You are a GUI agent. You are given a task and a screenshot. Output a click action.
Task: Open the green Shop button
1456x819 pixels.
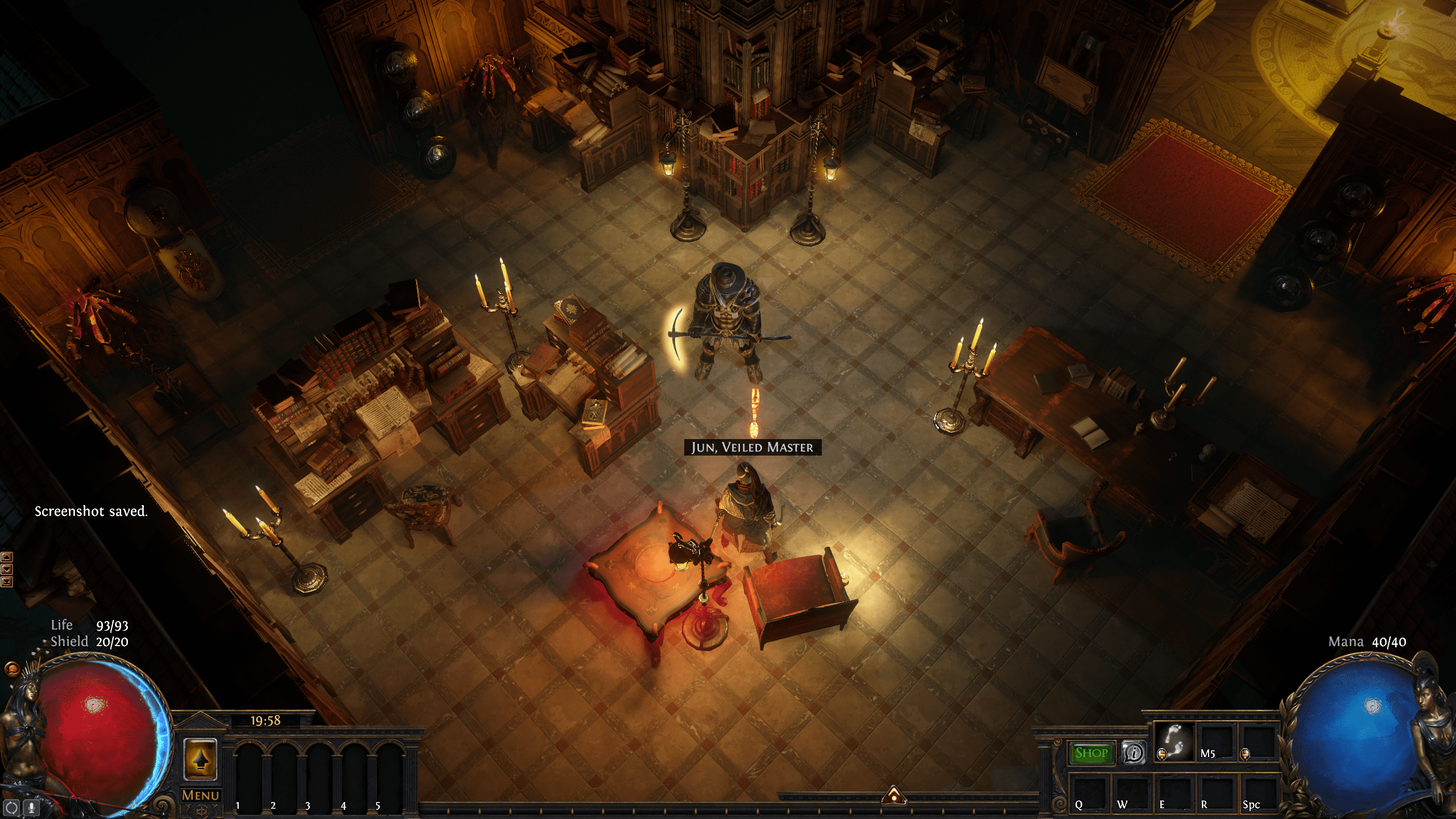[1091, 753]
